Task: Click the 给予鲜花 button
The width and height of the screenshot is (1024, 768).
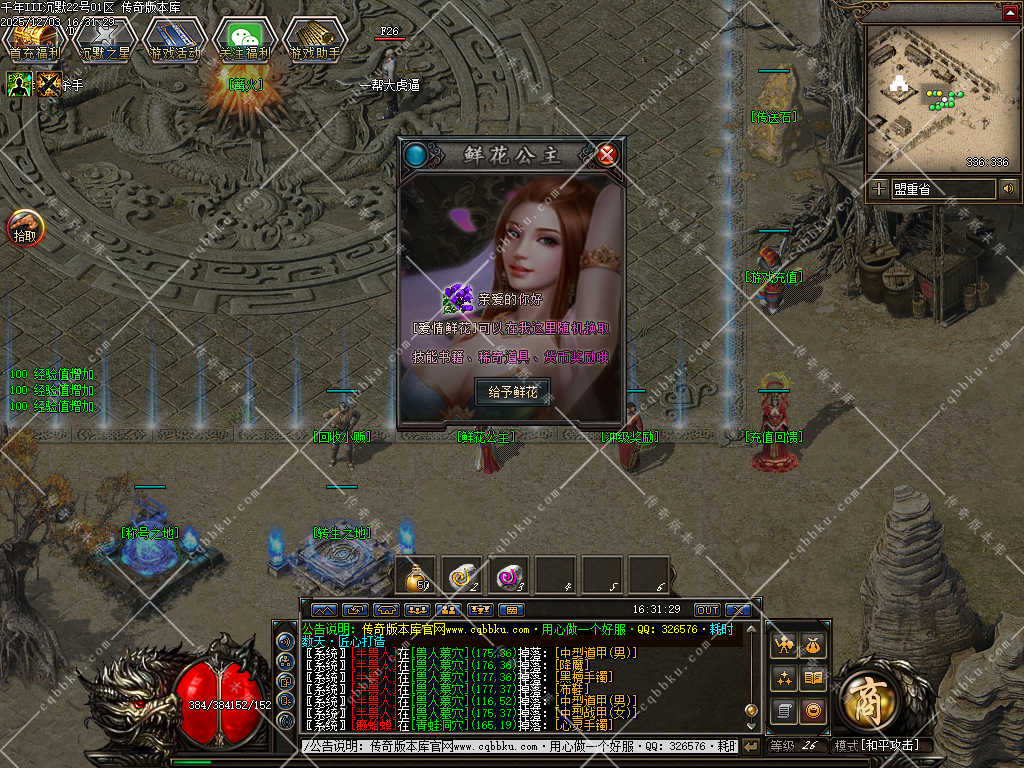Action: pyautogui.click(x=512, y=392)
